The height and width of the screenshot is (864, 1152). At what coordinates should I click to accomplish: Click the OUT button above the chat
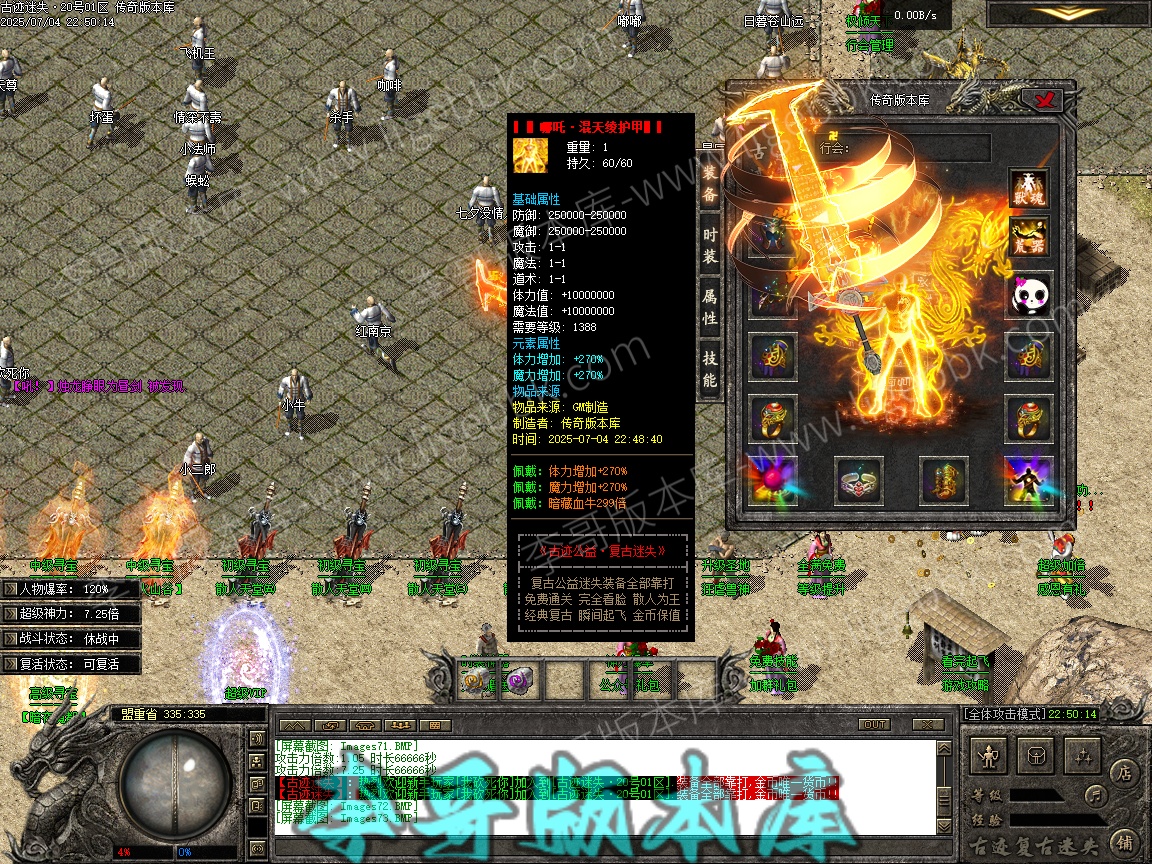[874, 725]
